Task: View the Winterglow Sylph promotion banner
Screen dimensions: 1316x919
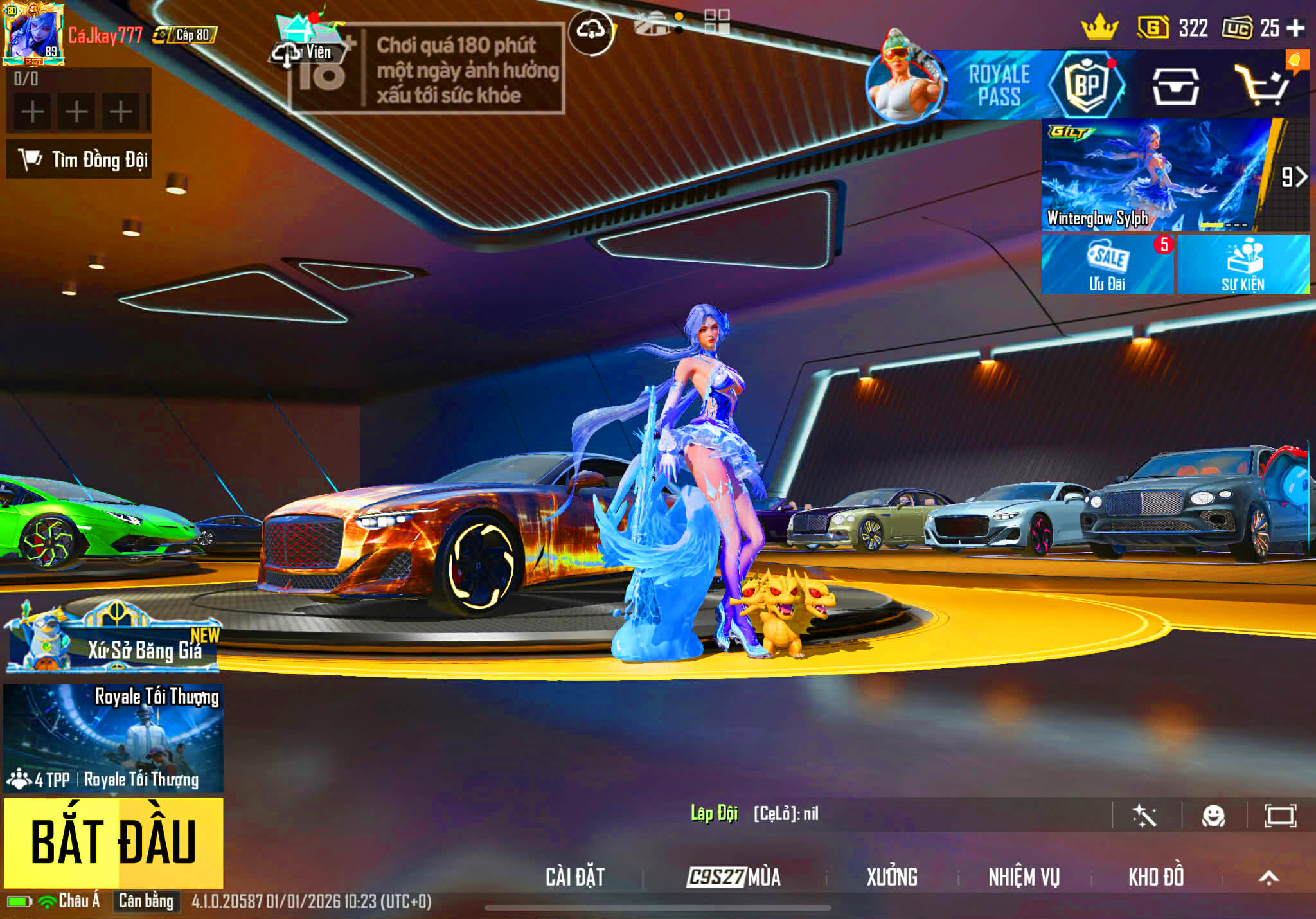Action: [1157, 175]
